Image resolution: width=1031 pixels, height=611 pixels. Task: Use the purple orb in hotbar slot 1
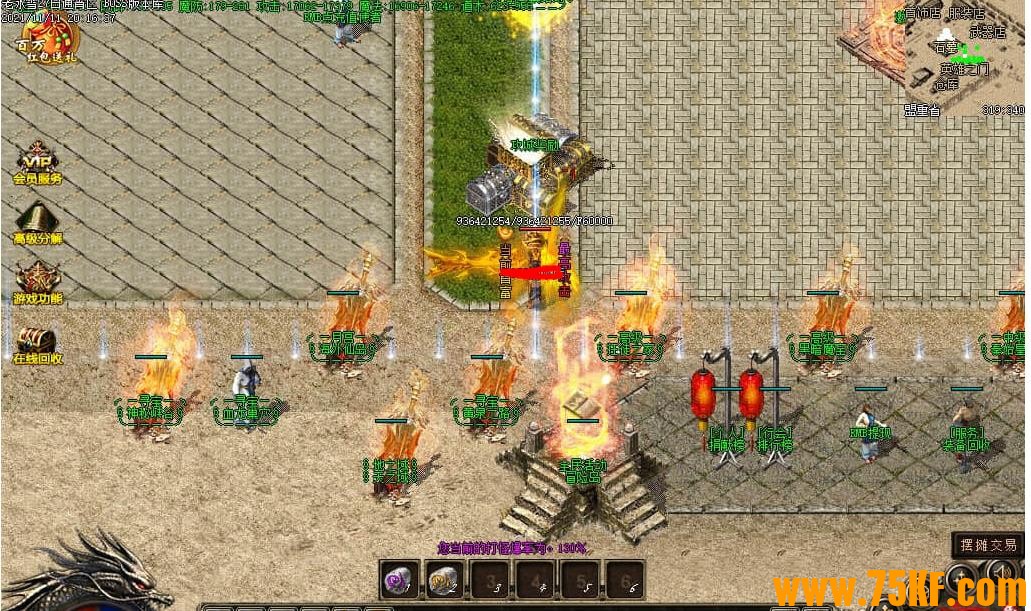pyautogui.click(x=399, y=578)
